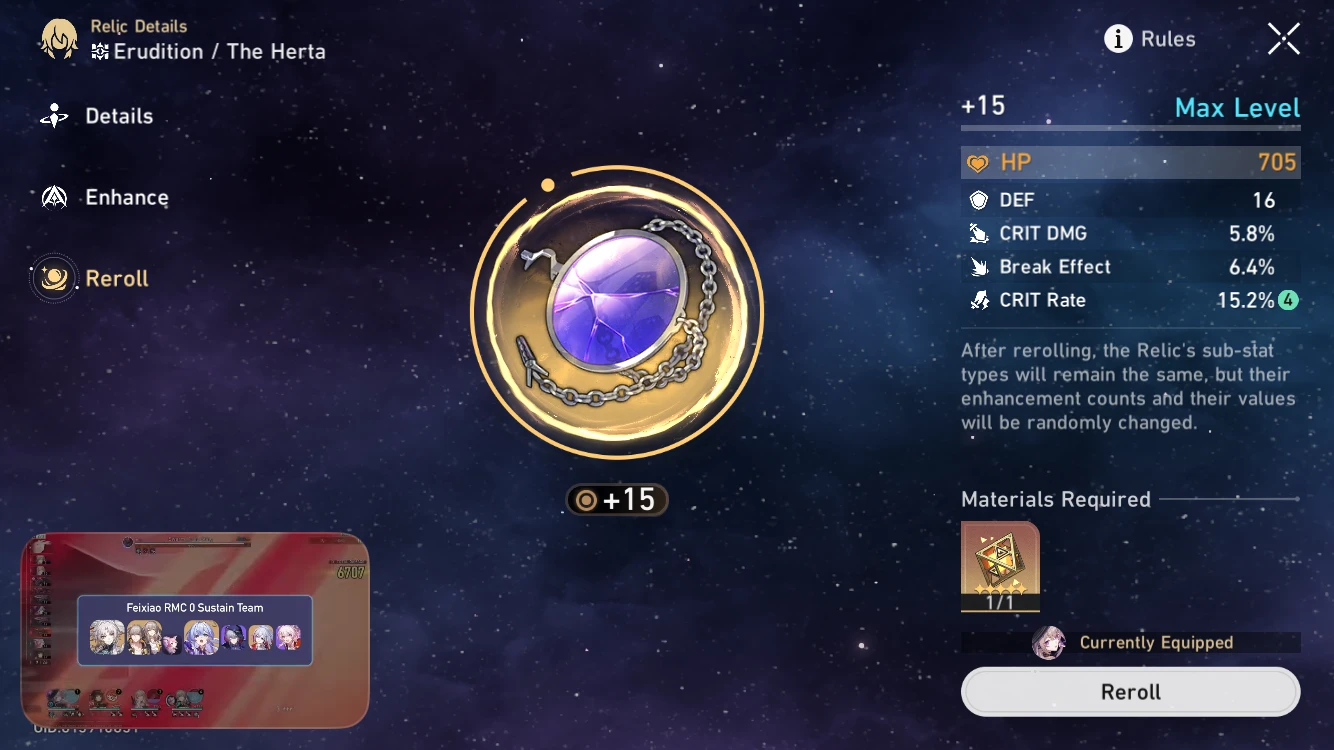
Task: Click the Enhance sidebar icon
Action: click(x=57, y=197)
